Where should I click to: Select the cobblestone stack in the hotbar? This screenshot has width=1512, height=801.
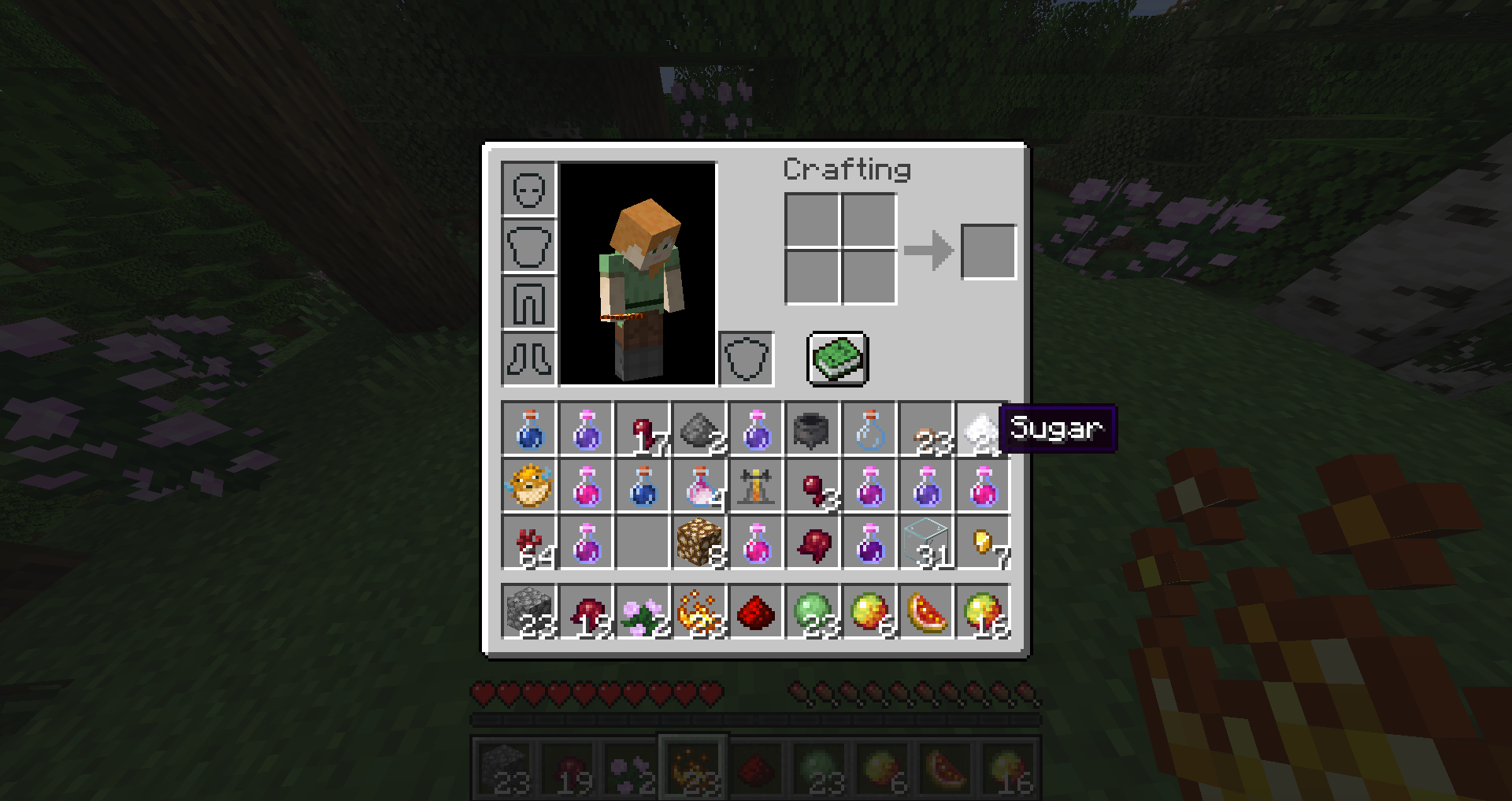529,612
